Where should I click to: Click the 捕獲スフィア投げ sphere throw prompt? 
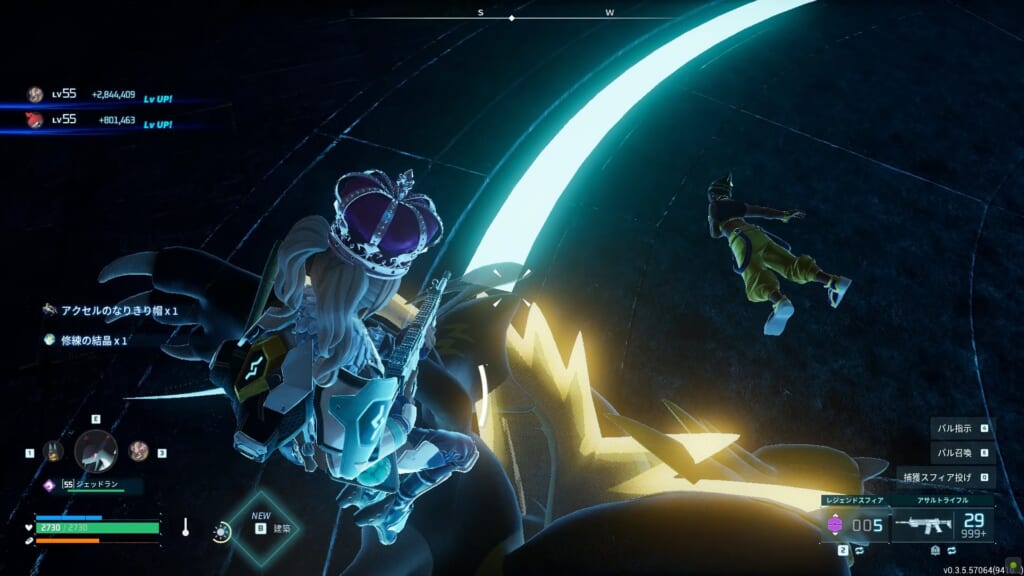(946, 477)
